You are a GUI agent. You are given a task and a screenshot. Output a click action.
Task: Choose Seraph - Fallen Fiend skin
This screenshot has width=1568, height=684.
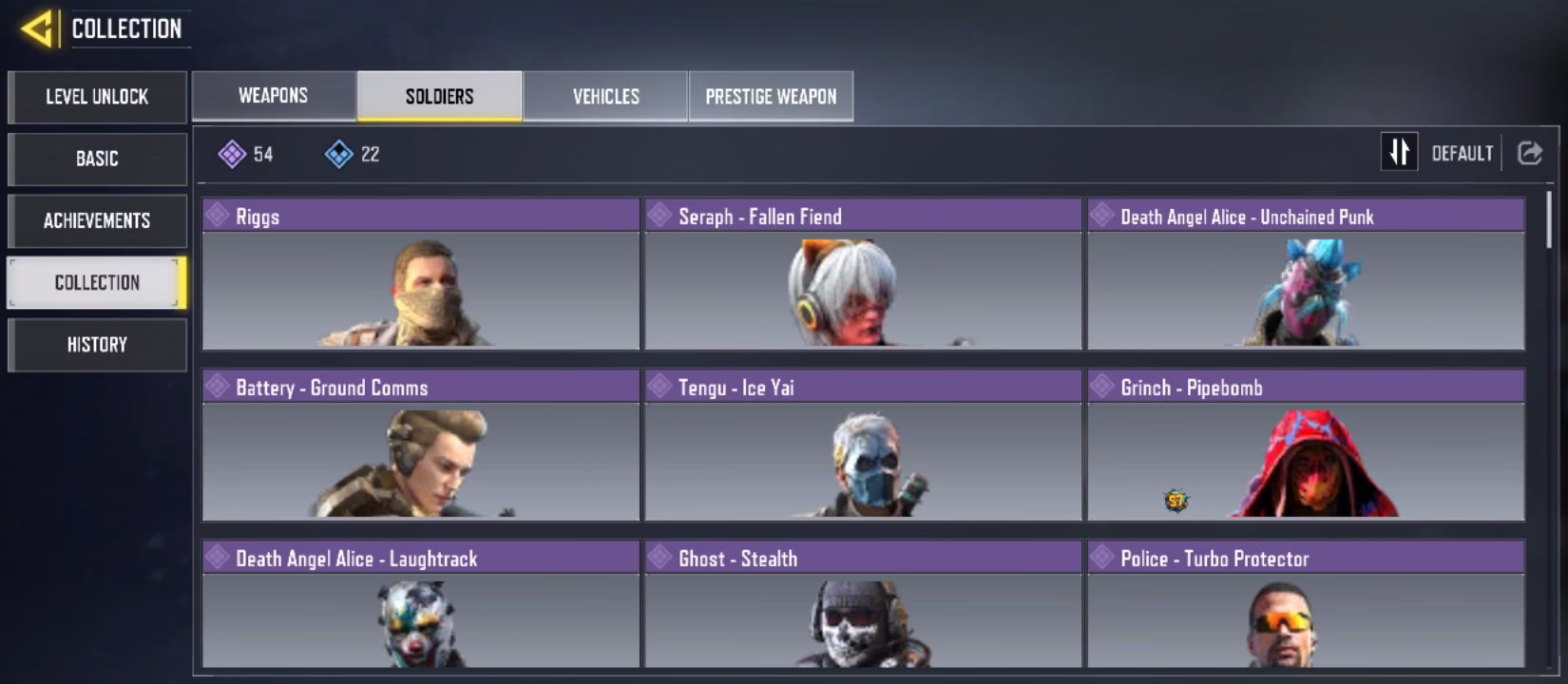[863, 275]
